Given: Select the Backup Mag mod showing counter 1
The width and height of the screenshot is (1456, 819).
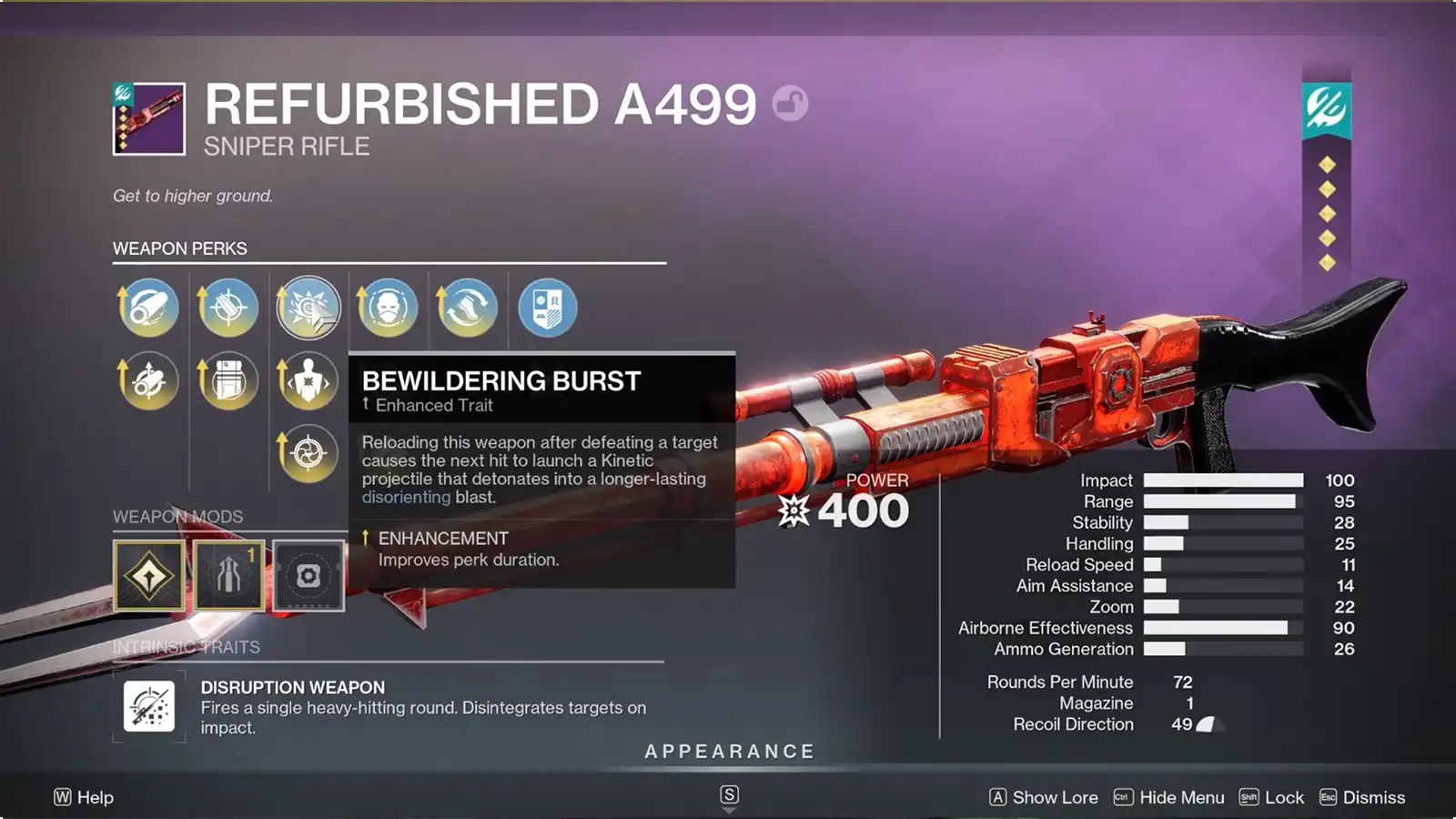Looking at the screenshot, I should tap(227, 575).
